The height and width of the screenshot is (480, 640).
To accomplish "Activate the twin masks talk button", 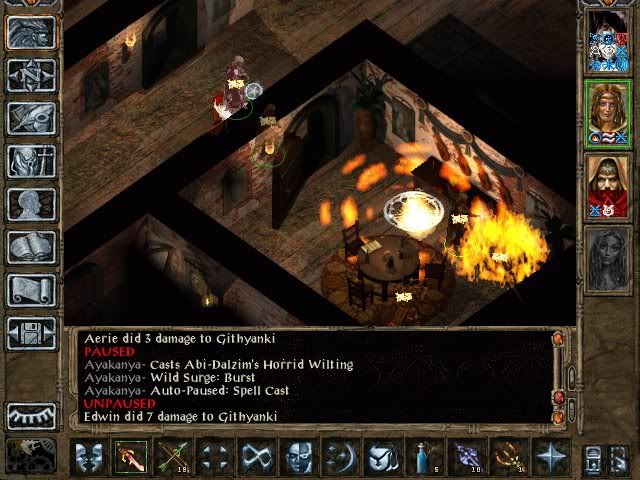I will click(x=90, y=457).
